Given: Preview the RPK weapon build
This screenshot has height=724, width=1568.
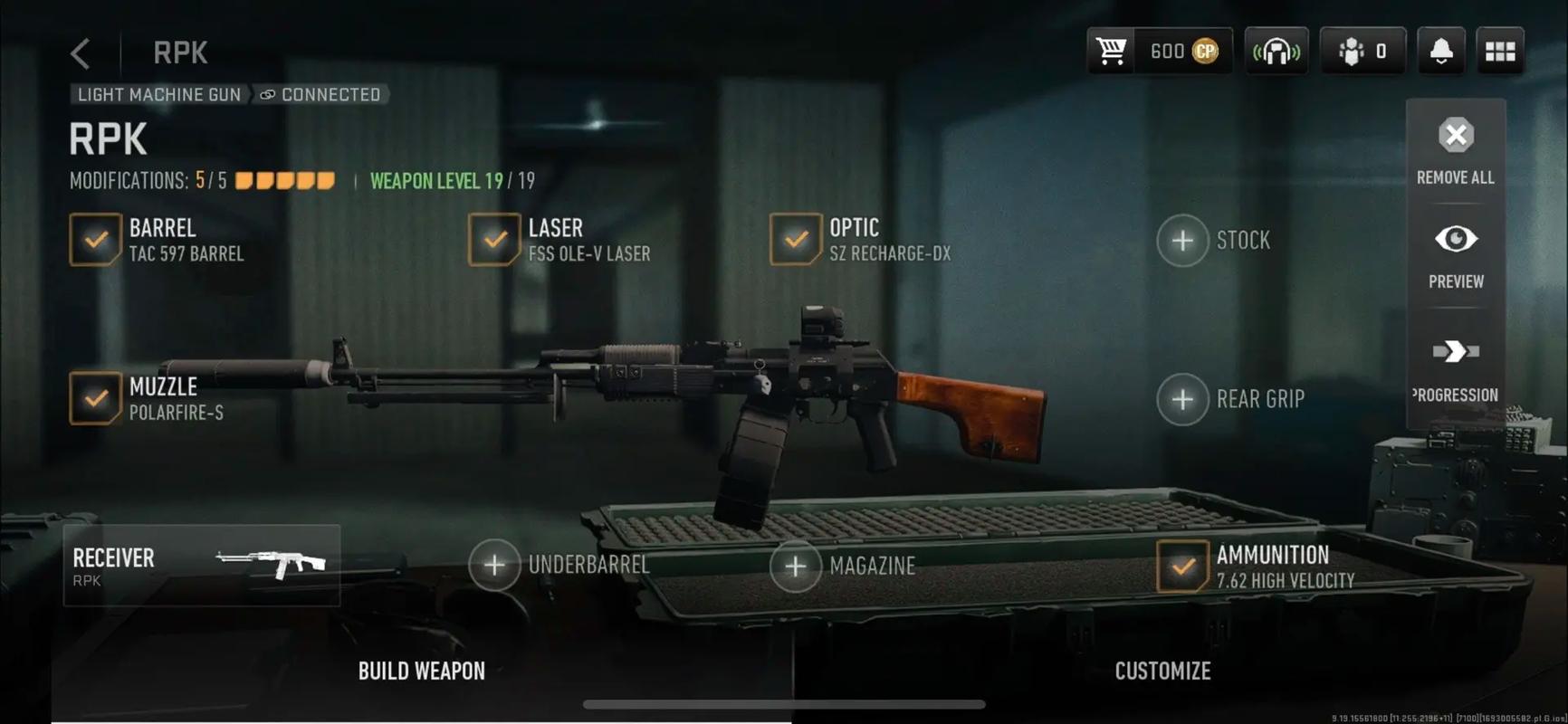Looking at the screenshot, I should [1455, 255].
